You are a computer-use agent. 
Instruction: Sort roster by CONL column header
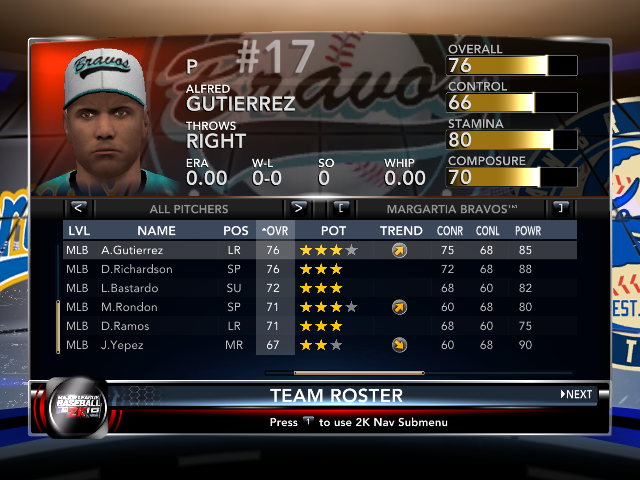pyautogui.click(x=489, y=230)
